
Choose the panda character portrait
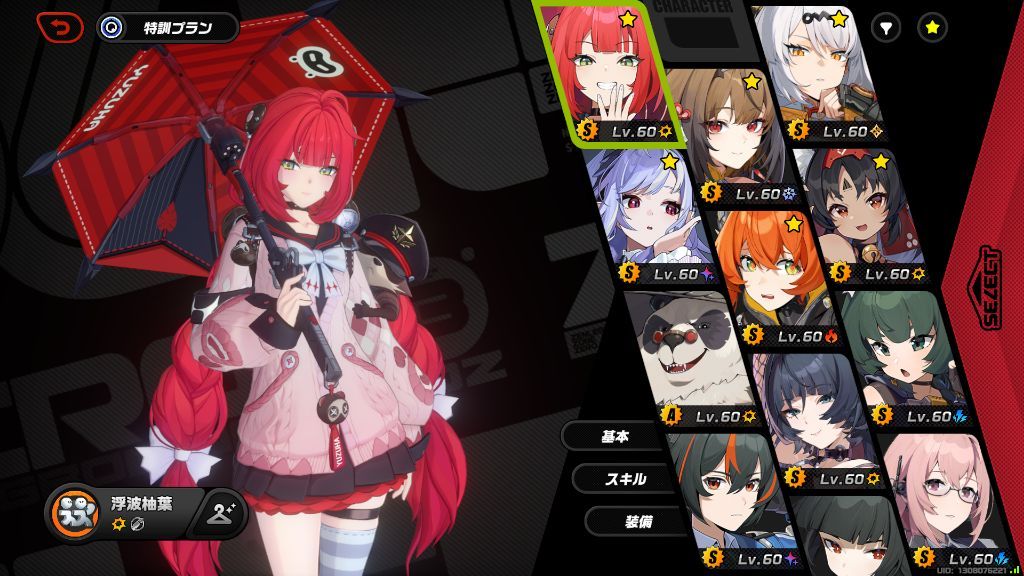click(690, 350)
